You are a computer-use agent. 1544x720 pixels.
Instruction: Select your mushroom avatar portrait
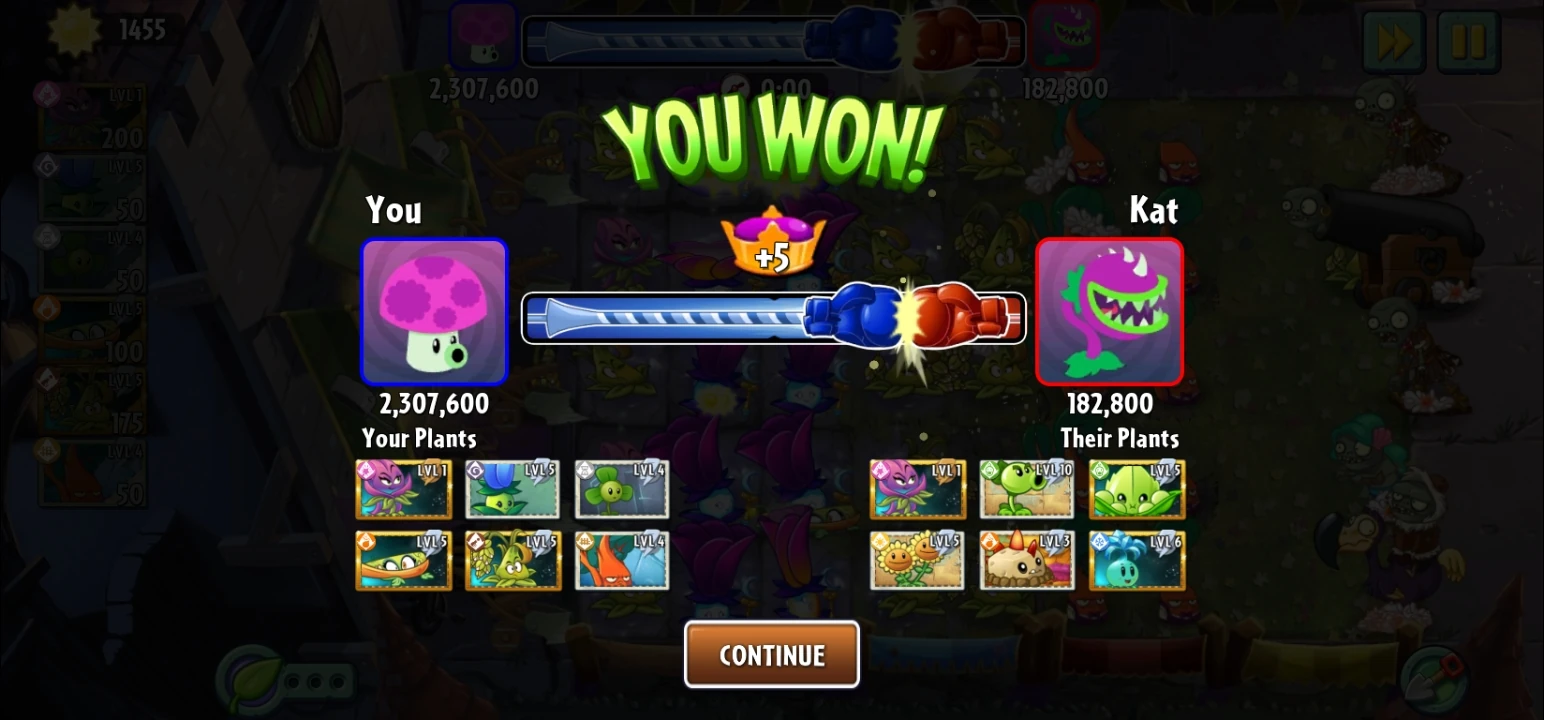(x=434, y=312)
